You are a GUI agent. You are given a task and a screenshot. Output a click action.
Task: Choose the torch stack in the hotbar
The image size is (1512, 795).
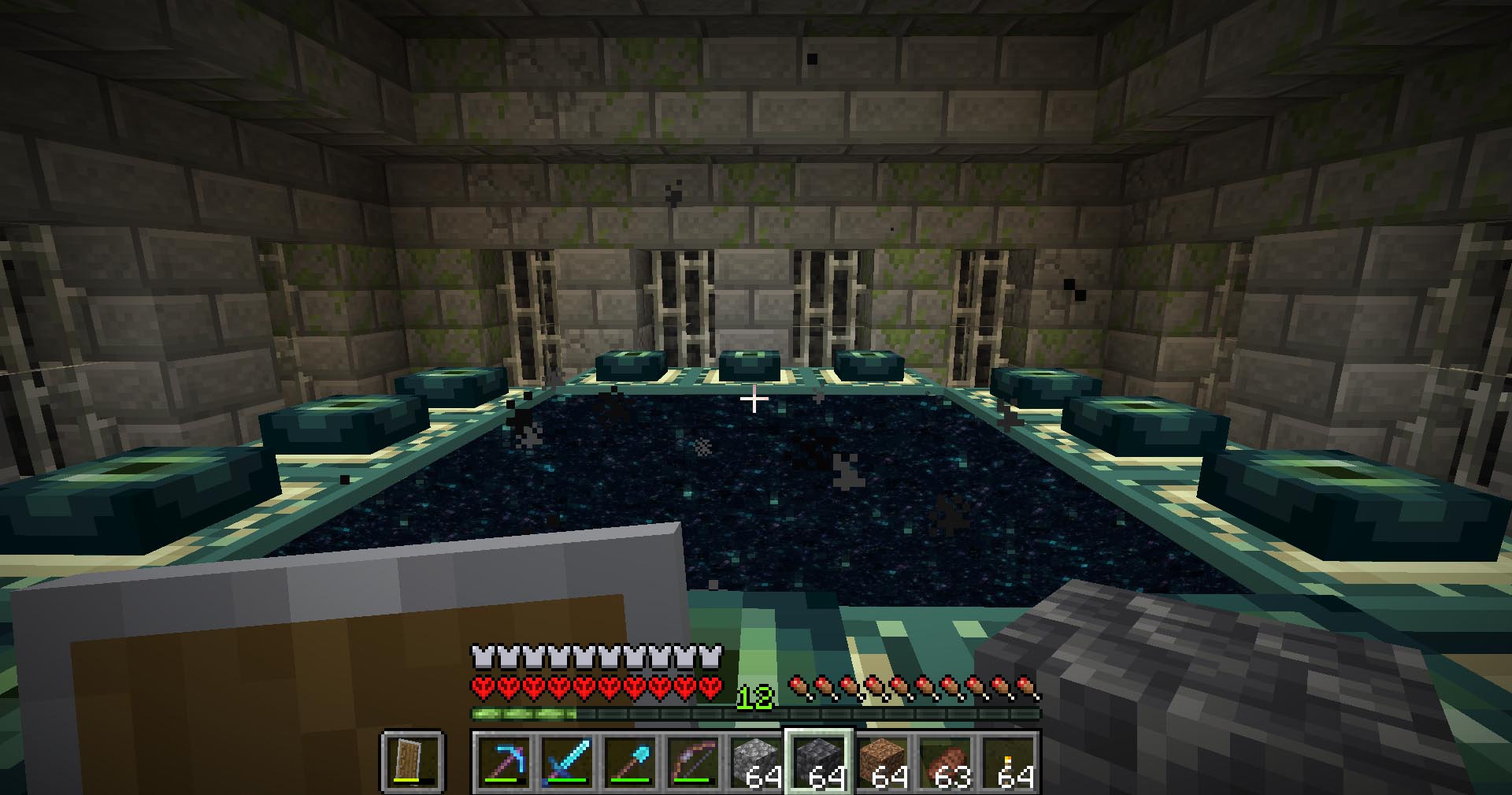click(x=1008, y=762)
